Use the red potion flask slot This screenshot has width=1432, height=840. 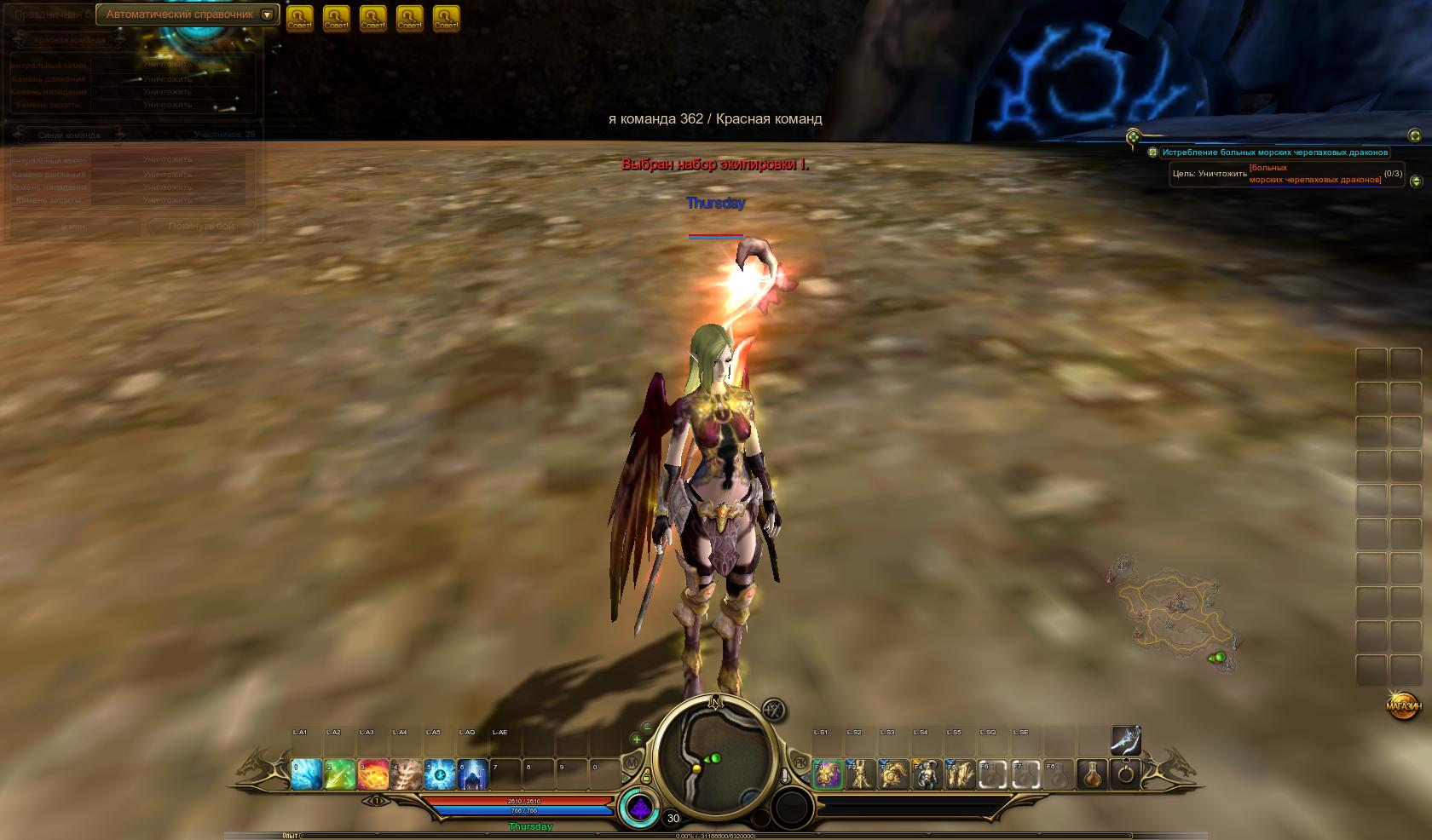click(x=1093, y=774)
